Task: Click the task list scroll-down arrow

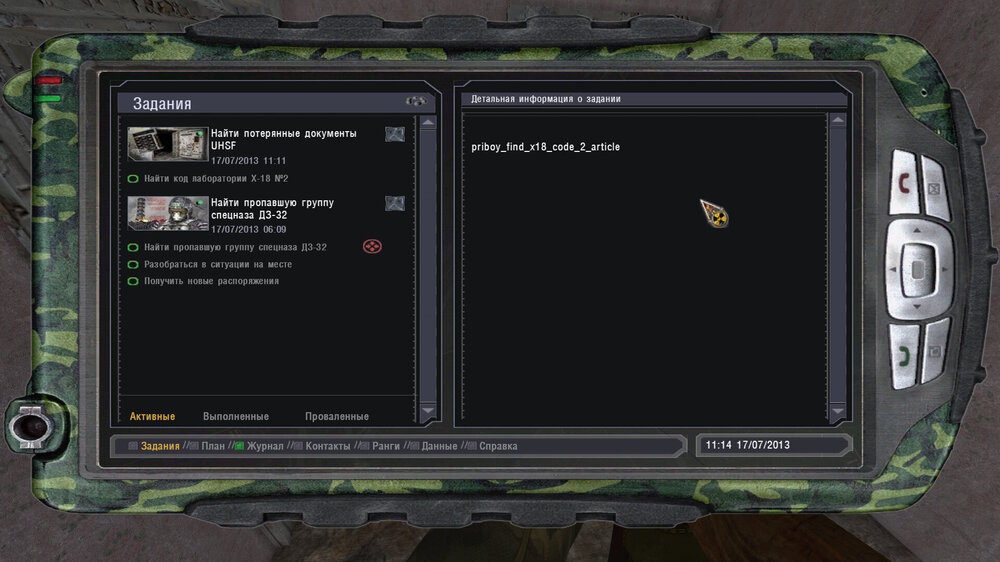Action: [428, 410]
